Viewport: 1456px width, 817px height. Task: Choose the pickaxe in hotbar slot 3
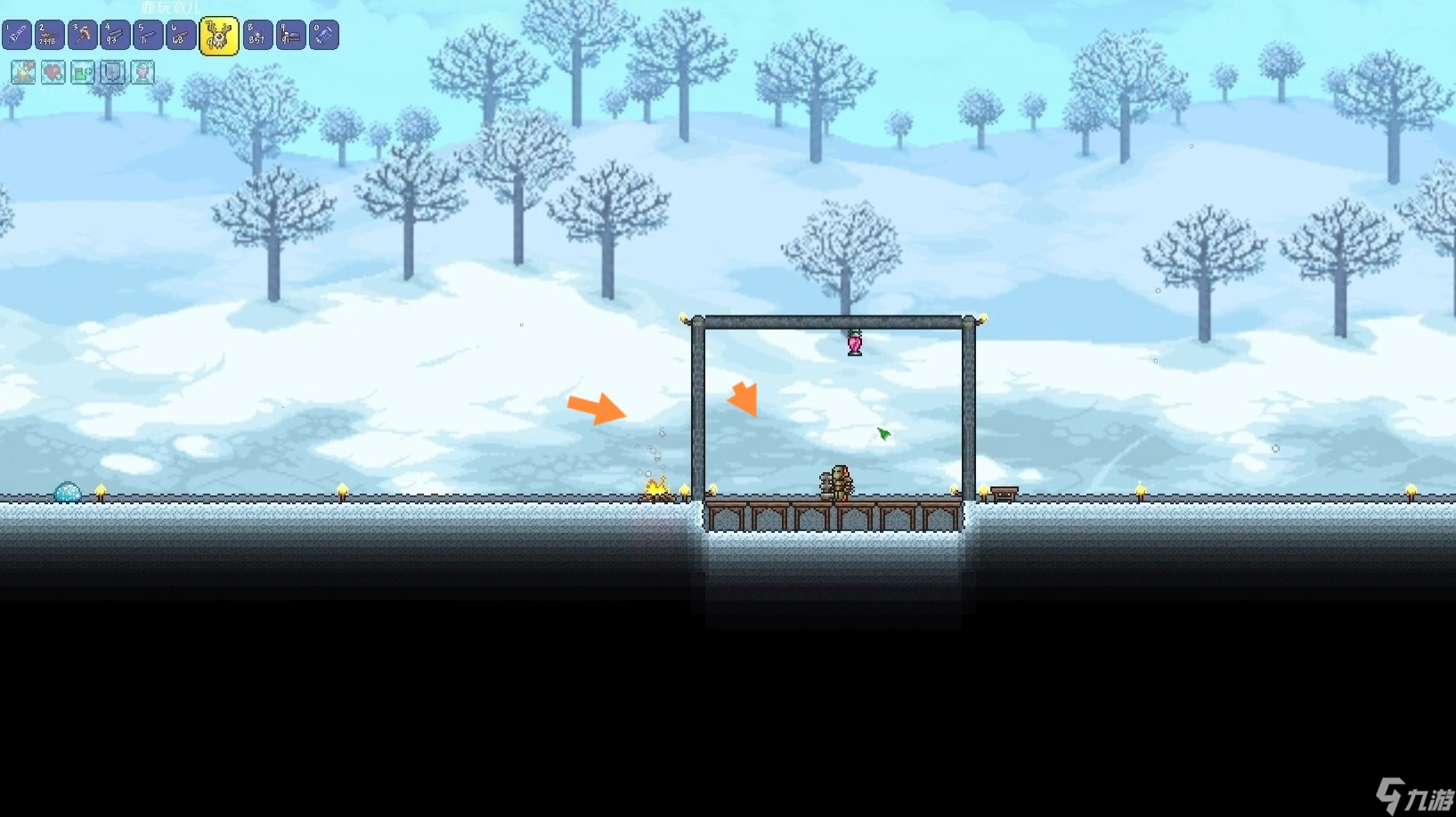point(83,36)
